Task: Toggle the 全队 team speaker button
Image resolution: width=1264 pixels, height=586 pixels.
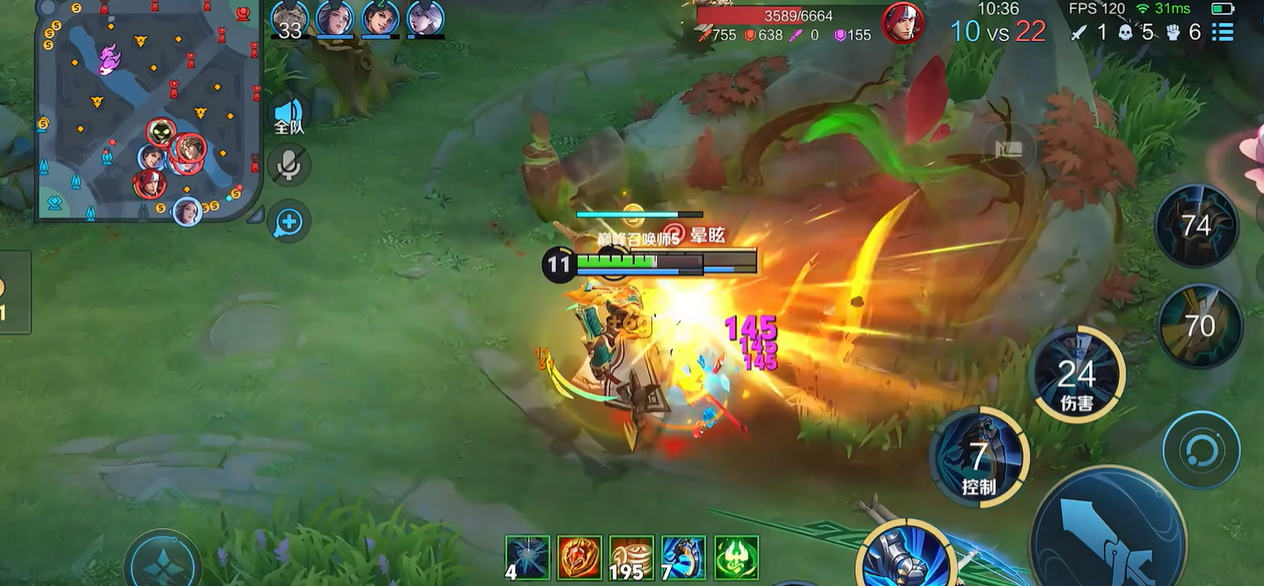Action: click(x=289, y=115)
